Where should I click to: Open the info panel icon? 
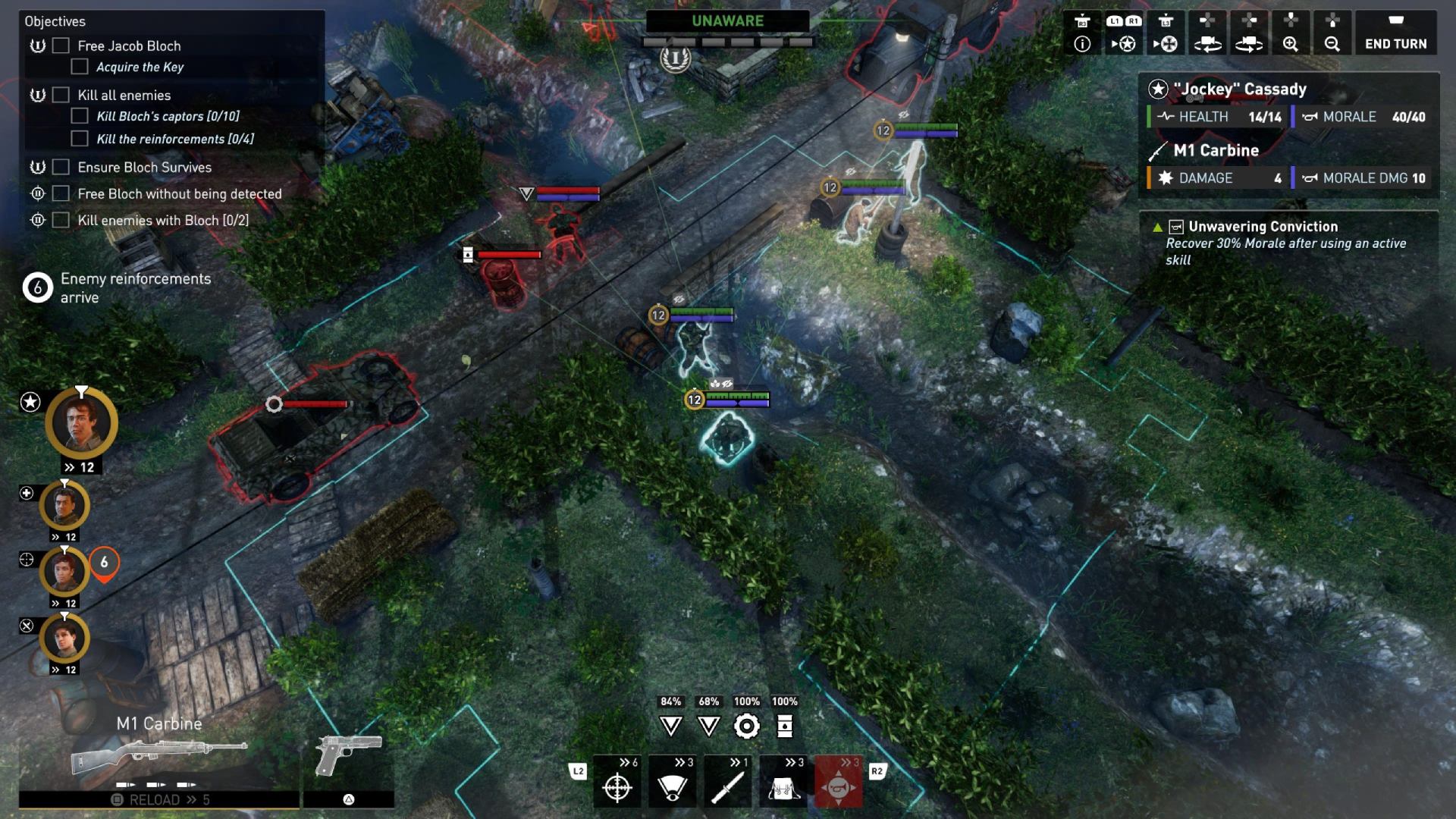[x=1082, y=35]
